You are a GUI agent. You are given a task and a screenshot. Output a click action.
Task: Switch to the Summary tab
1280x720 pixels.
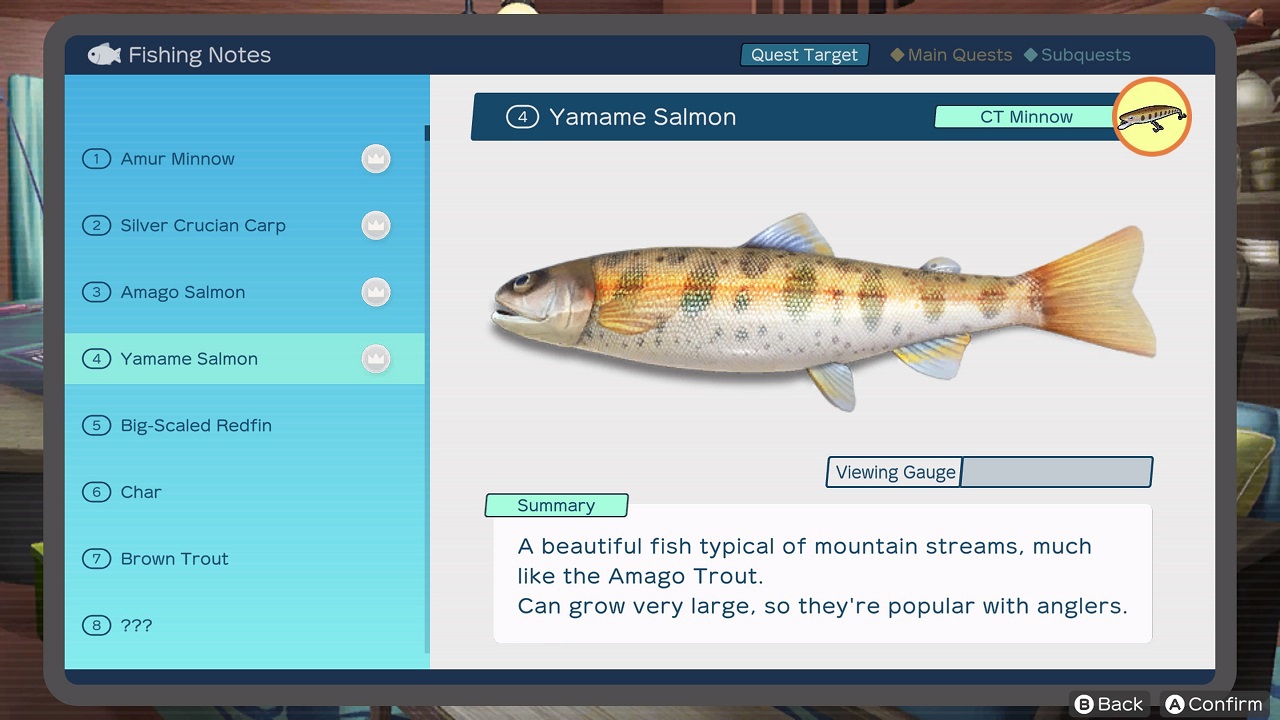556,505
